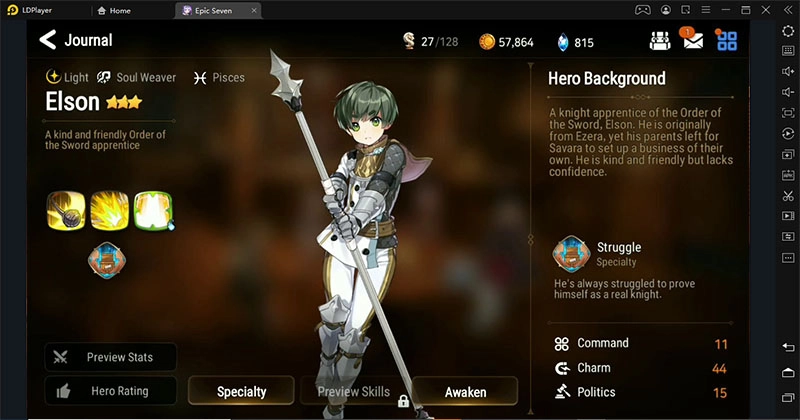Image resolution: width=800 pixels, height=420 pixels.
Task: Open the Awaken button
Action: 465,392
